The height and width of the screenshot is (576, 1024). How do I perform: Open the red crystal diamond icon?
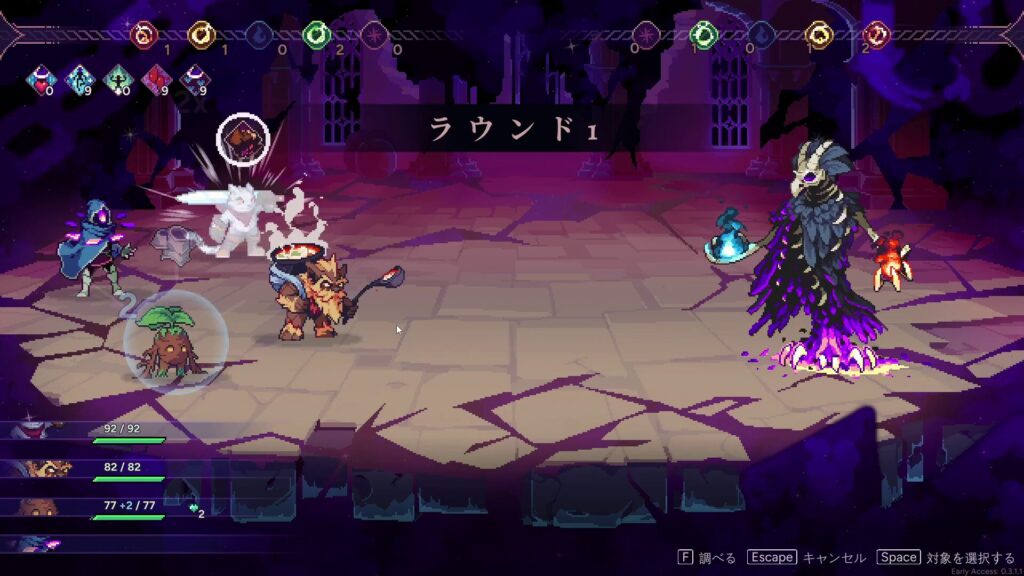click(x=157, y=80)
